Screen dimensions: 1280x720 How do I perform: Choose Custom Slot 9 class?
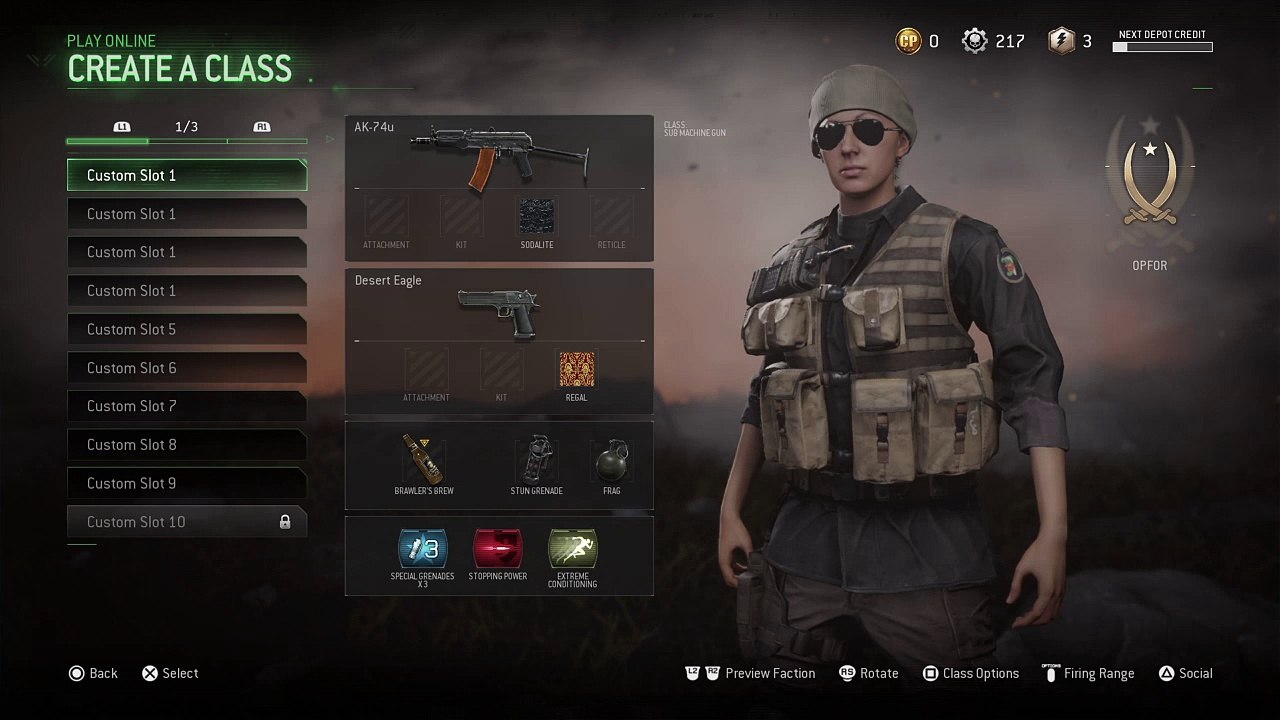click(x=187, y=483)
